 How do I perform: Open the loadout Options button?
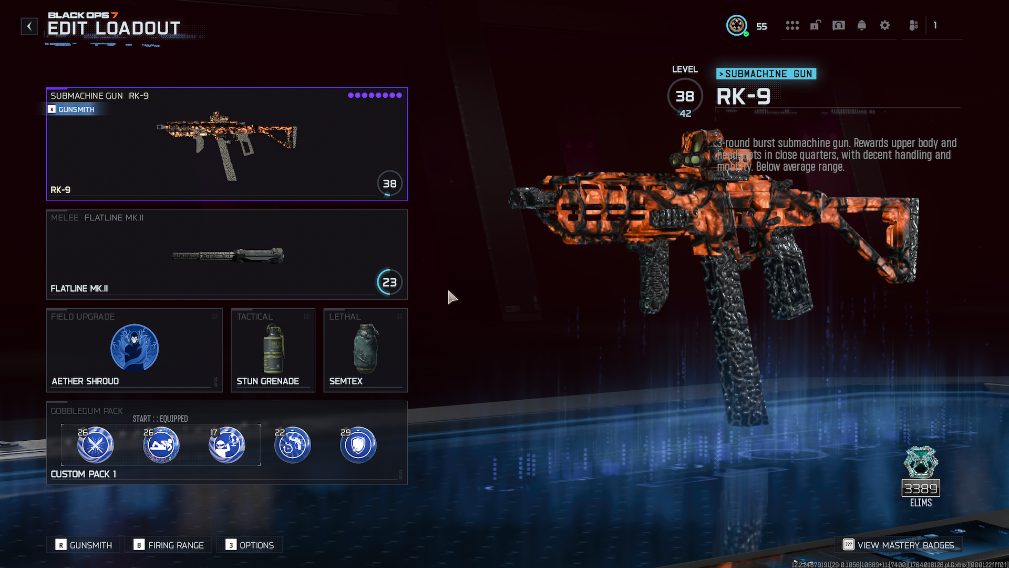coord(250,545)
